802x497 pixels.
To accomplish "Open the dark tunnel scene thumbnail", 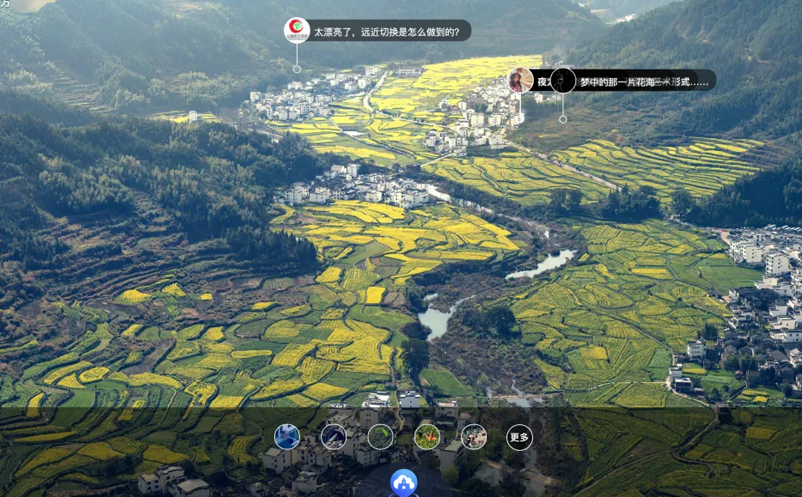I will (333, 436).
